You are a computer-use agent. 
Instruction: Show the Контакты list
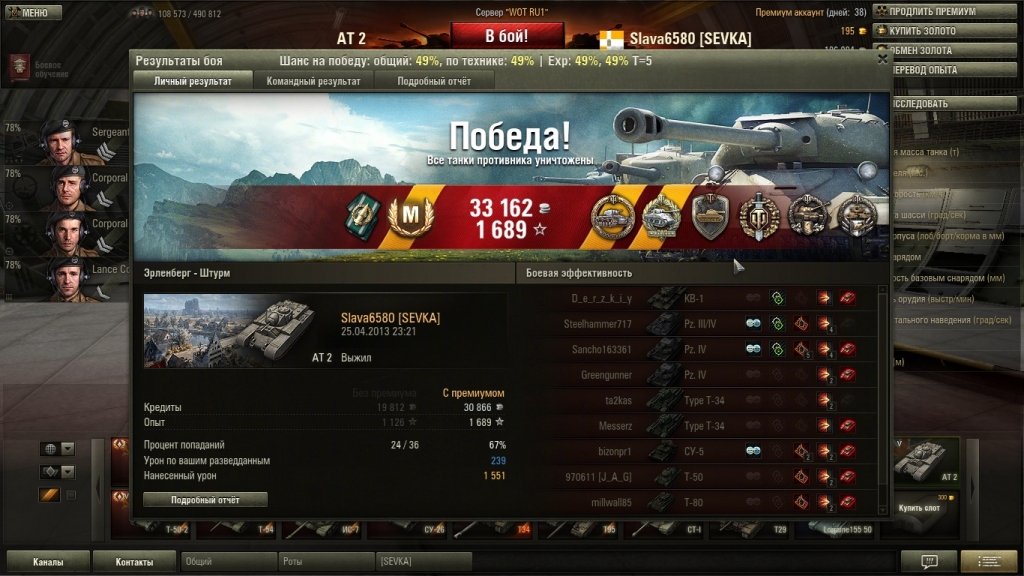pyautogui.click(x=134, y=562)
